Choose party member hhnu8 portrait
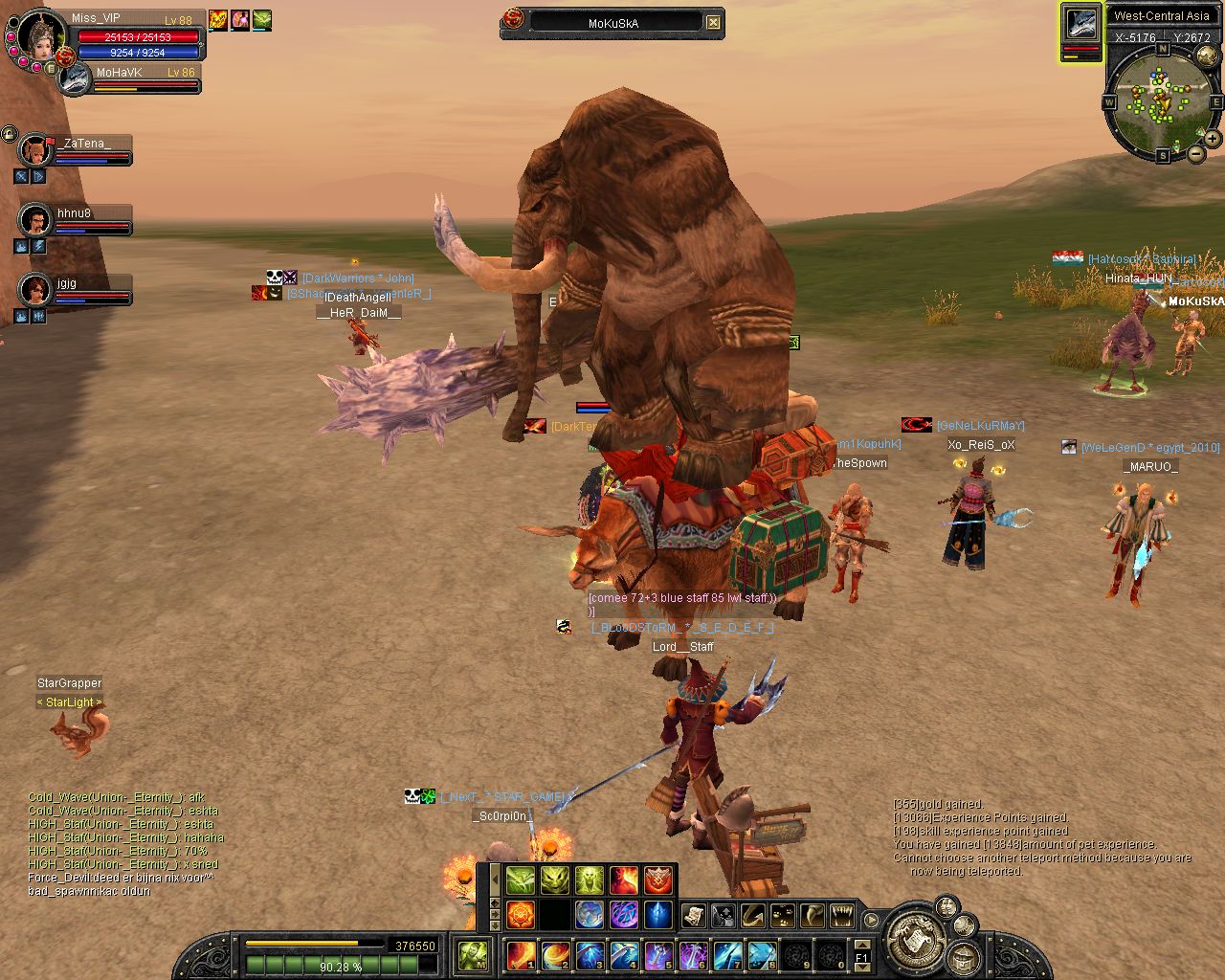The image size is (1225, 980). pyautogui.click(x=35, y=221)
